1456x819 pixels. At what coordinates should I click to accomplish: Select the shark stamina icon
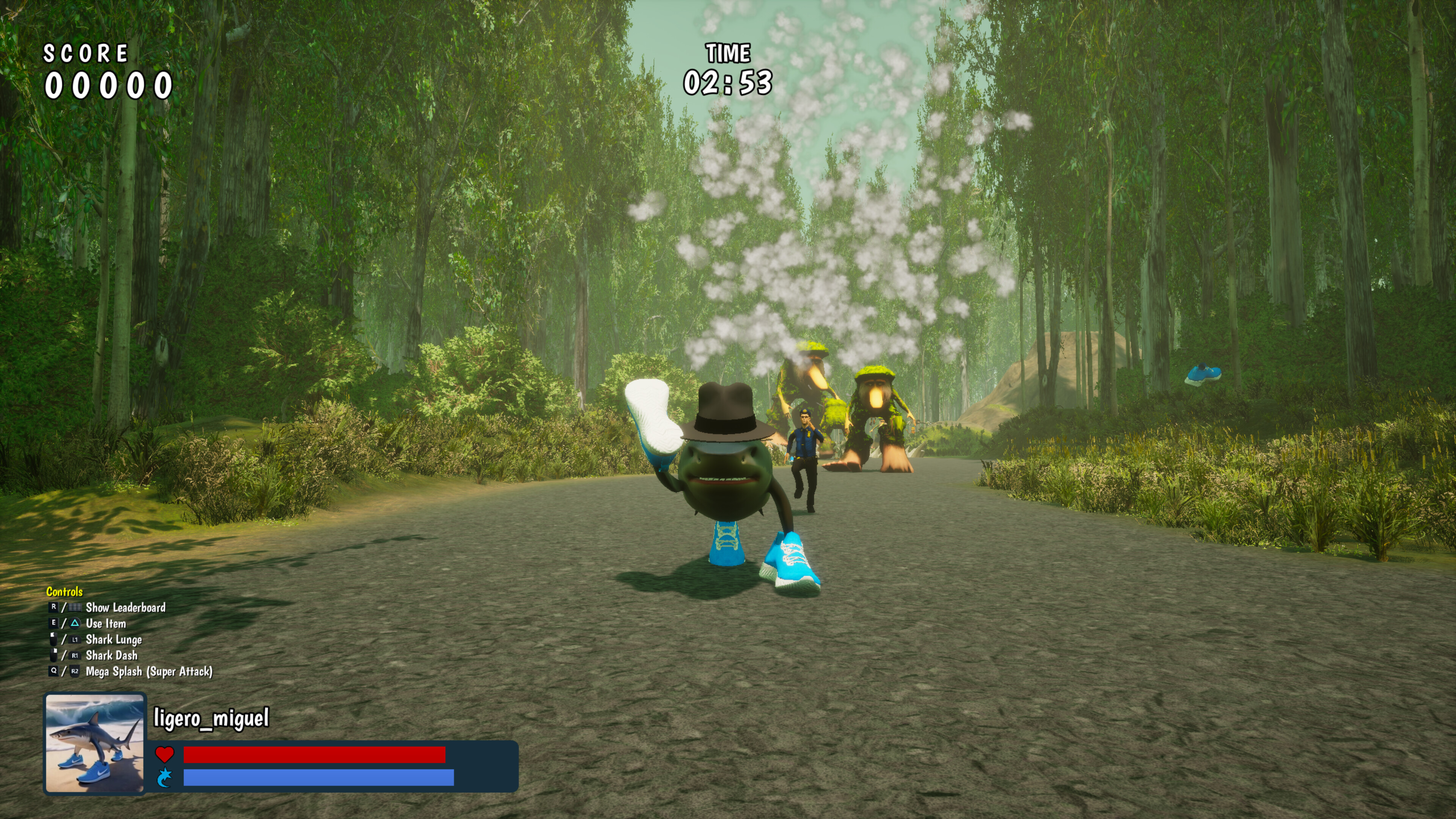click(x=165, y=778)
